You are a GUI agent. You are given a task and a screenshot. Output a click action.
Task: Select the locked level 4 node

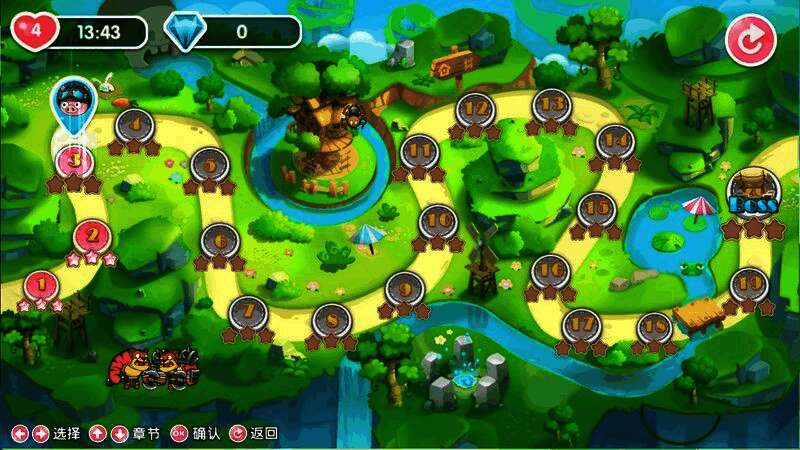tap(134, 125)
